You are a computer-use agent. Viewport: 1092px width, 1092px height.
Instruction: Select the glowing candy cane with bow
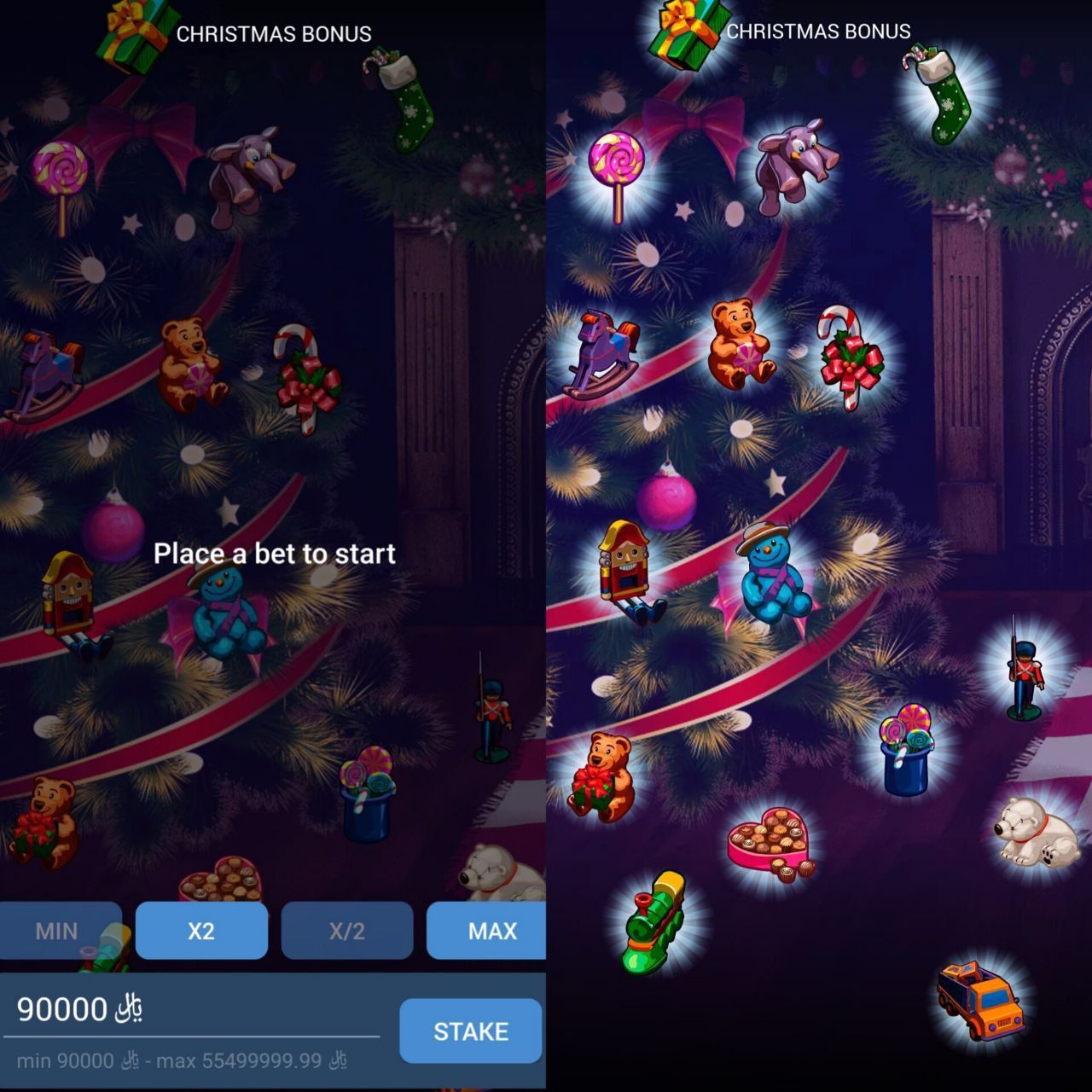[849, 357]
